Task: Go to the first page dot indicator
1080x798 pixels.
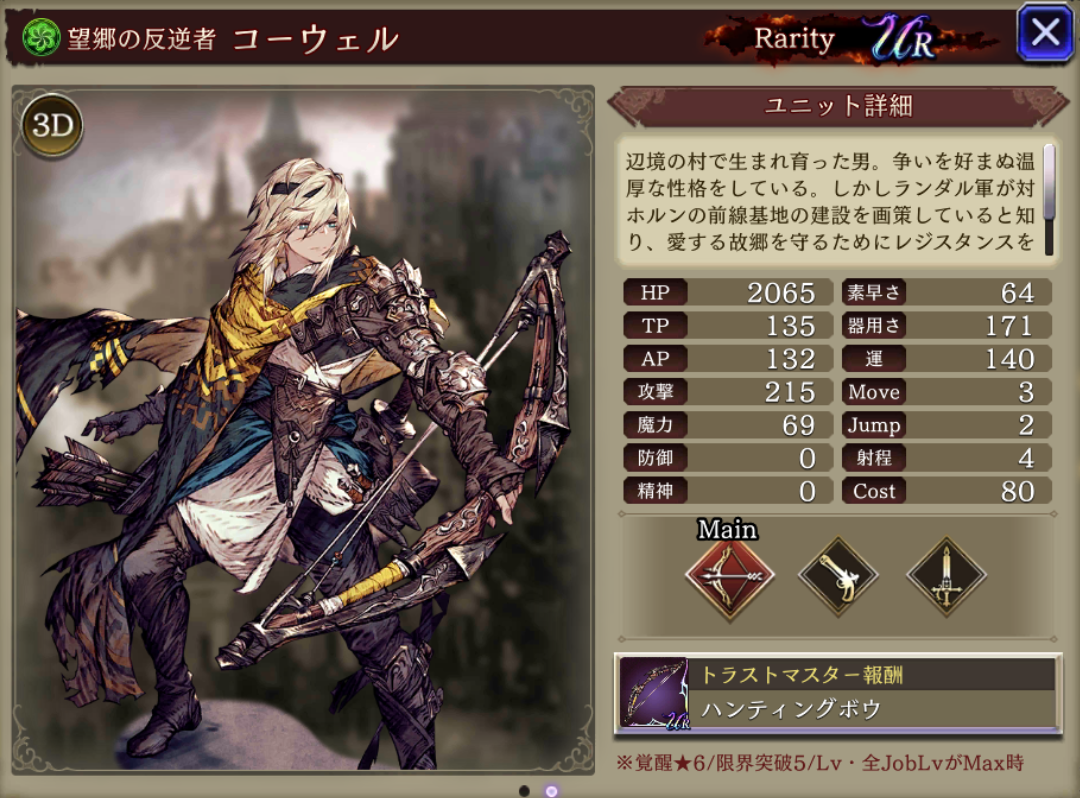Action: [524, 791]
